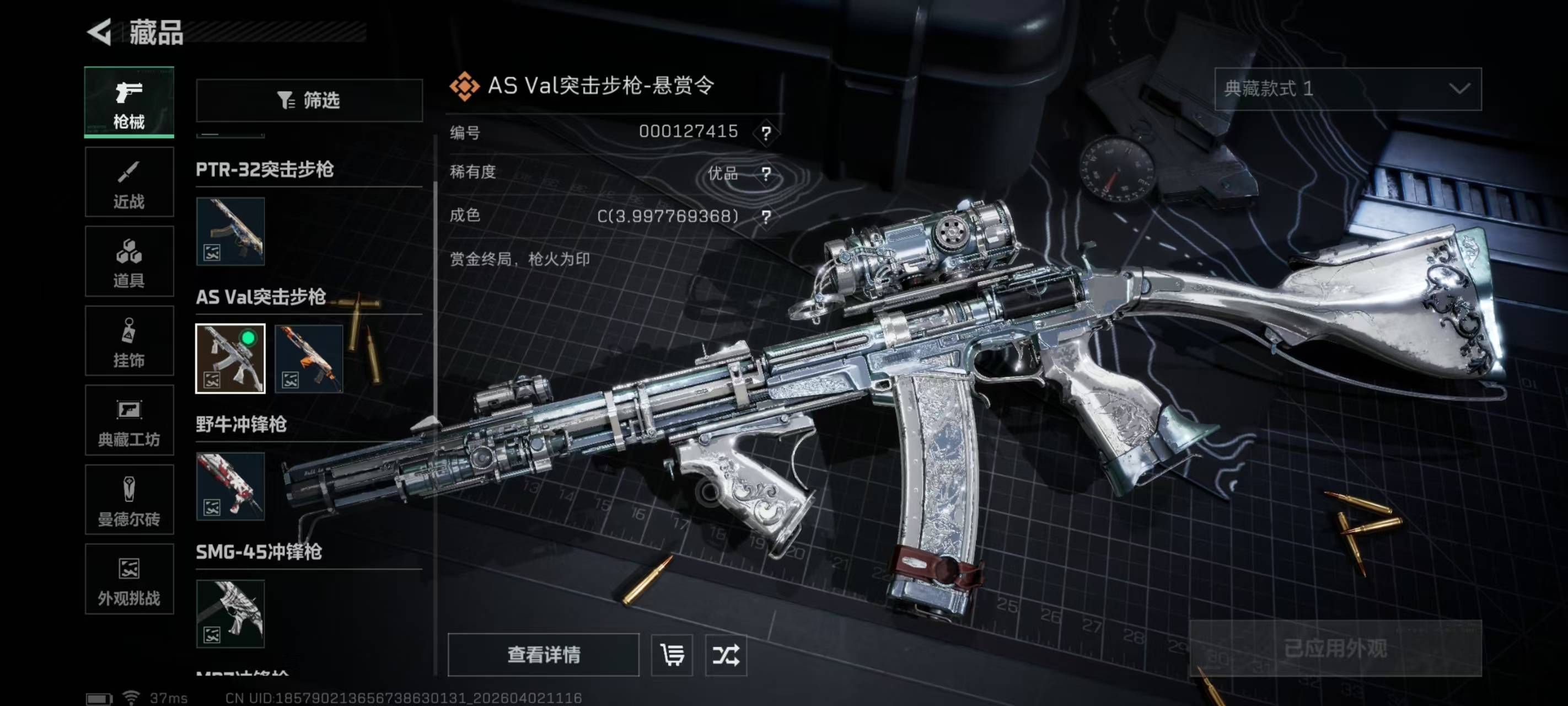Select the 野牛冲锋枪 red-white skin thumbnail
The image size is (1568, 706).
[230, 486]
